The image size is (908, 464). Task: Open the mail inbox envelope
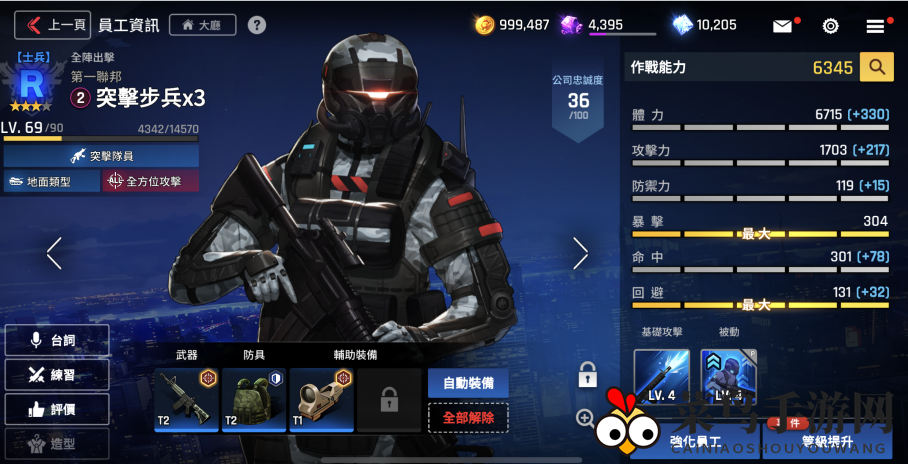[x=783, y=26]
